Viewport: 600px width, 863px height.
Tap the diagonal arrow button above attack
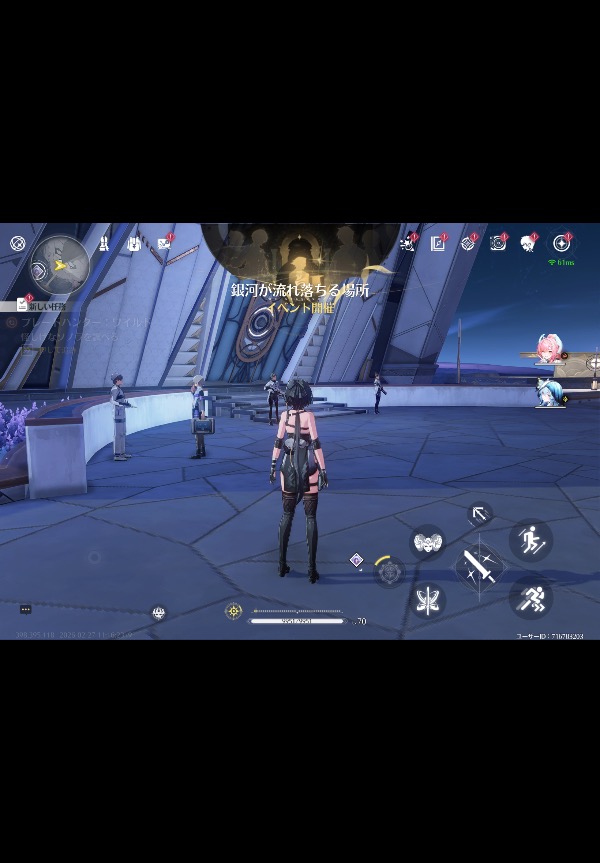(480, 514)
